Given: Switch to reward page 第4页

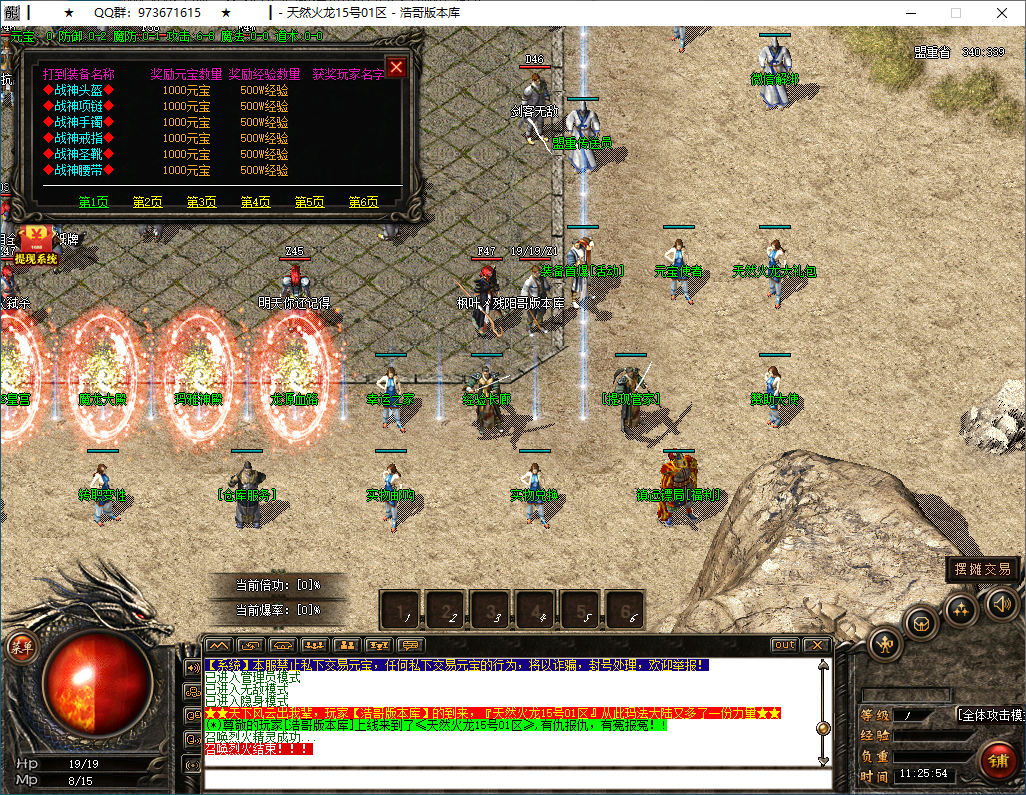Looking at the screenshot, I should coord(255,202).
